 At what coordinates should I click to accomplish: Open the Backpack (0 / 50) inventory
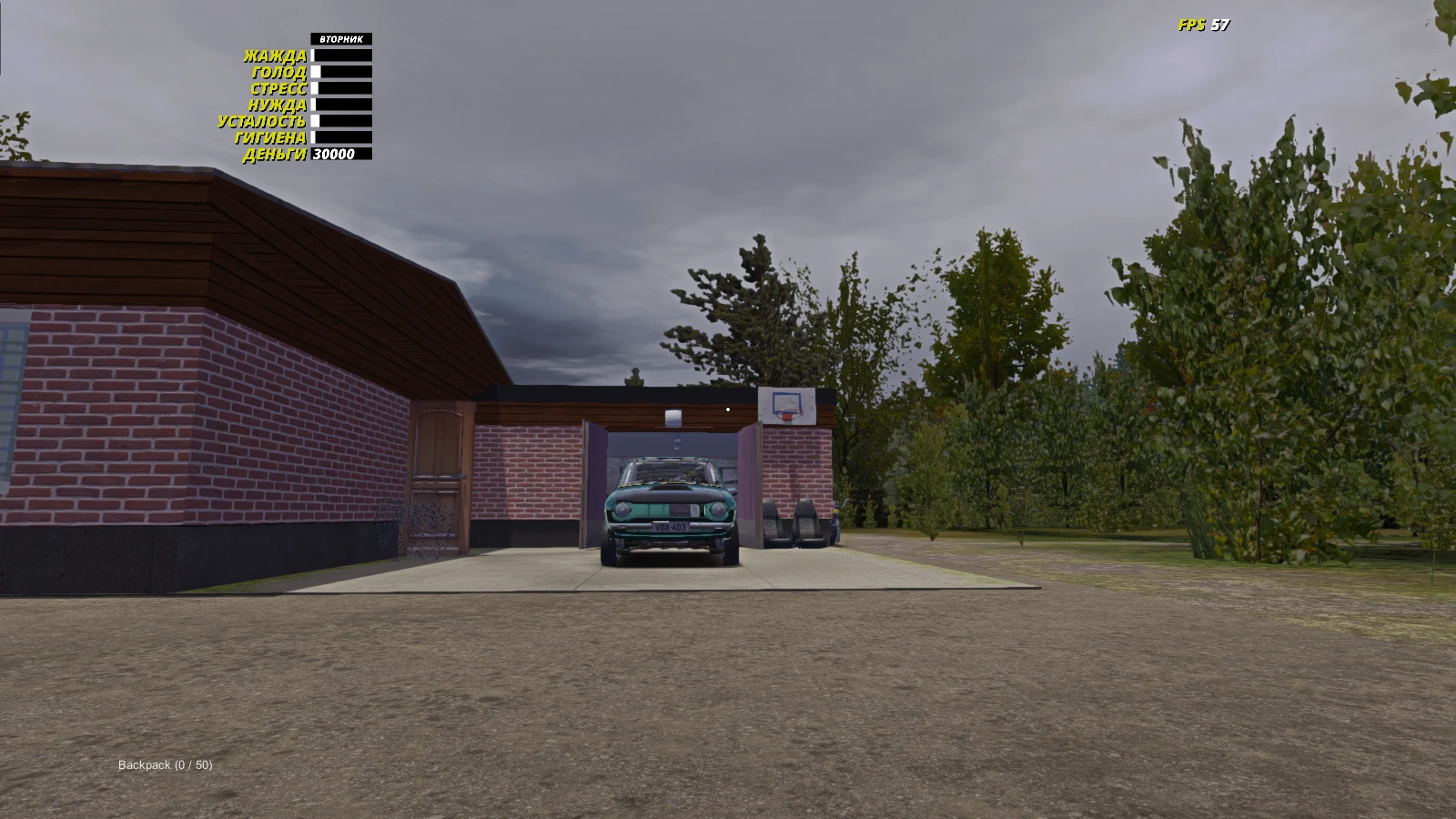(164, 765)
